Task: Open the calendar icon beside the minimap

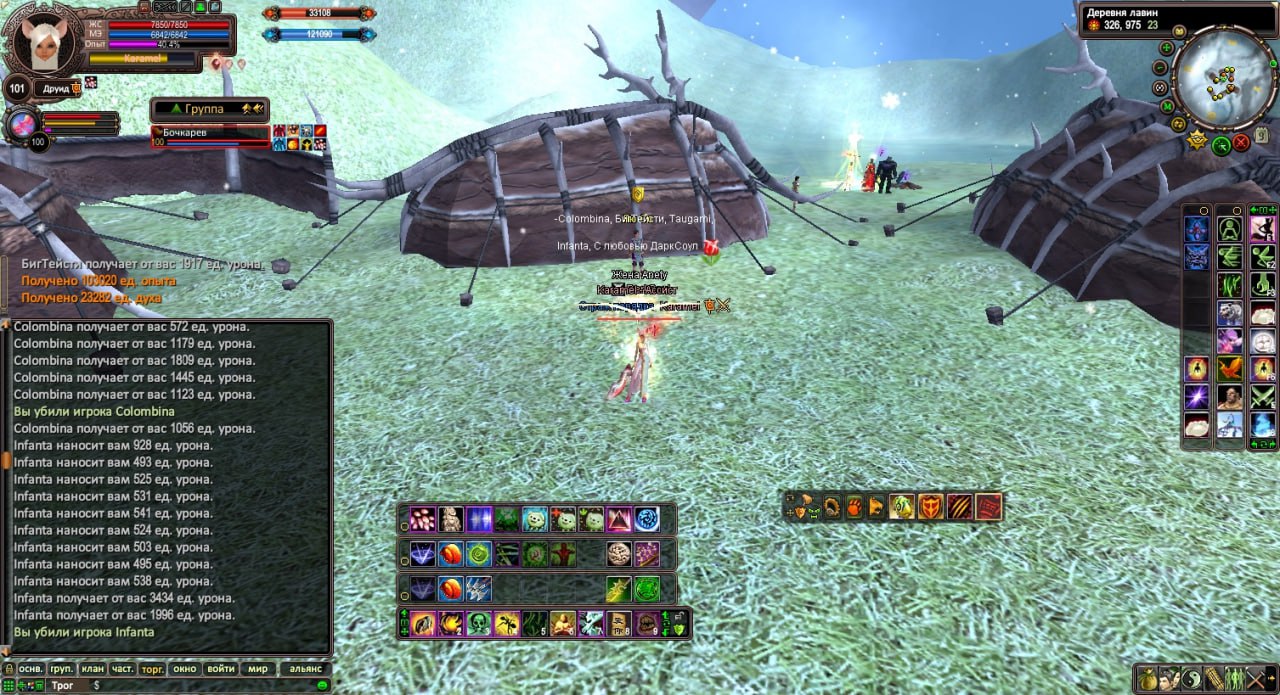Action: (x=1261, y=135)
